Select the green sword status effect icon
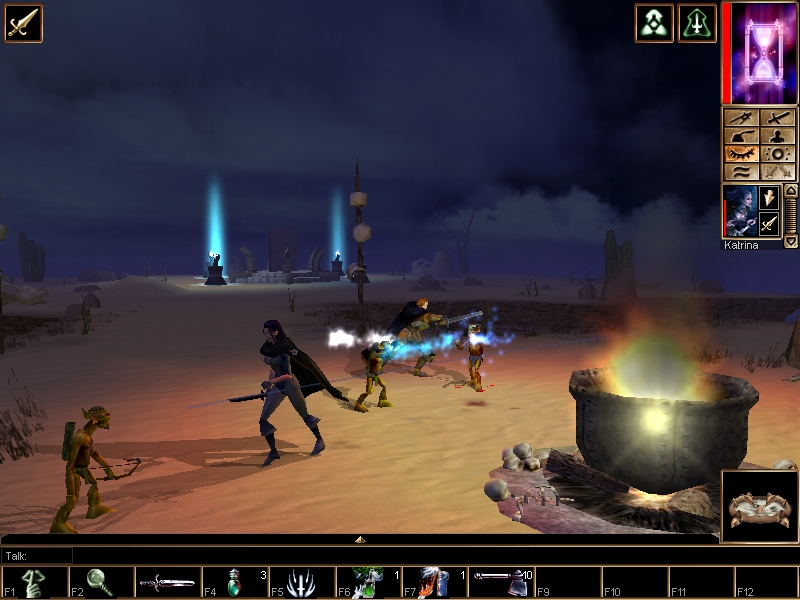Image resolution: width=800 pixels, height=600 pixels. 697,23
